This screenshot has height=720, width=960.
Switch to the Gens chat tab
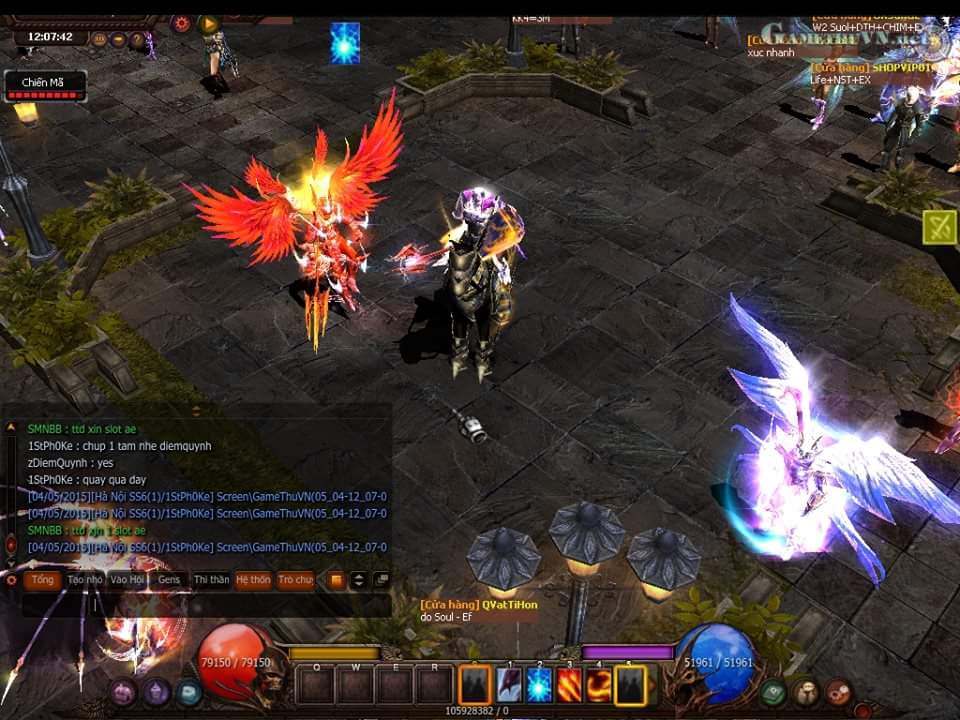[169, 580]
